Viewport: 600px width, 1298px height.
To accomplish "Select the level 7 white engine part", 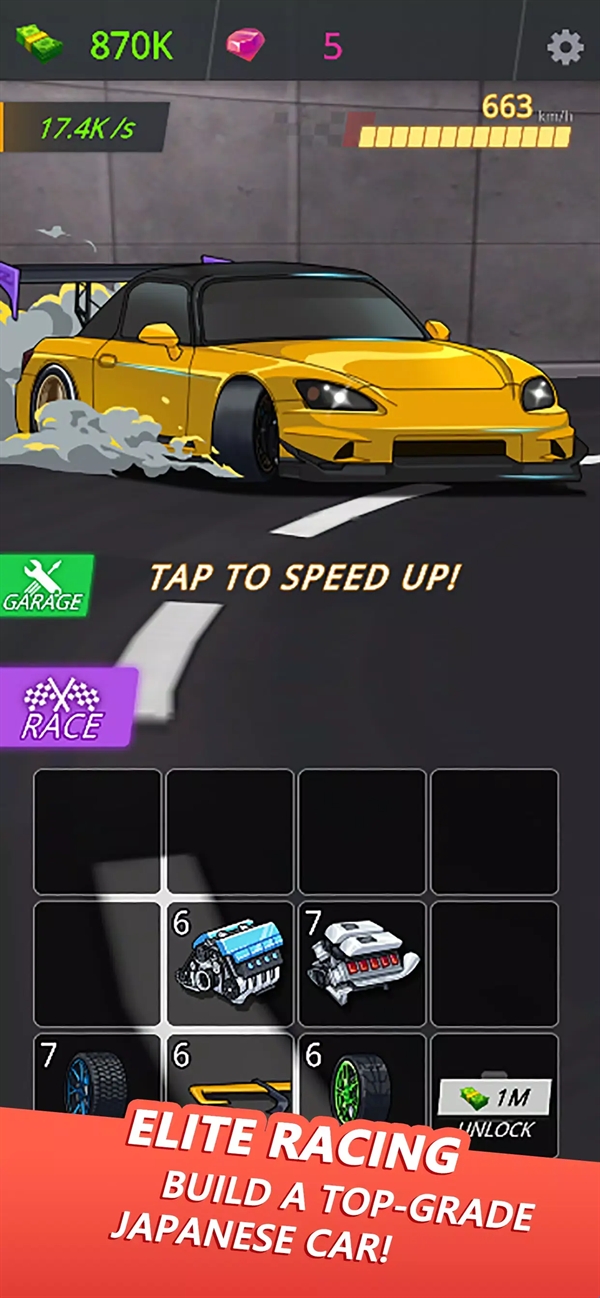I will tap(362, 964).
